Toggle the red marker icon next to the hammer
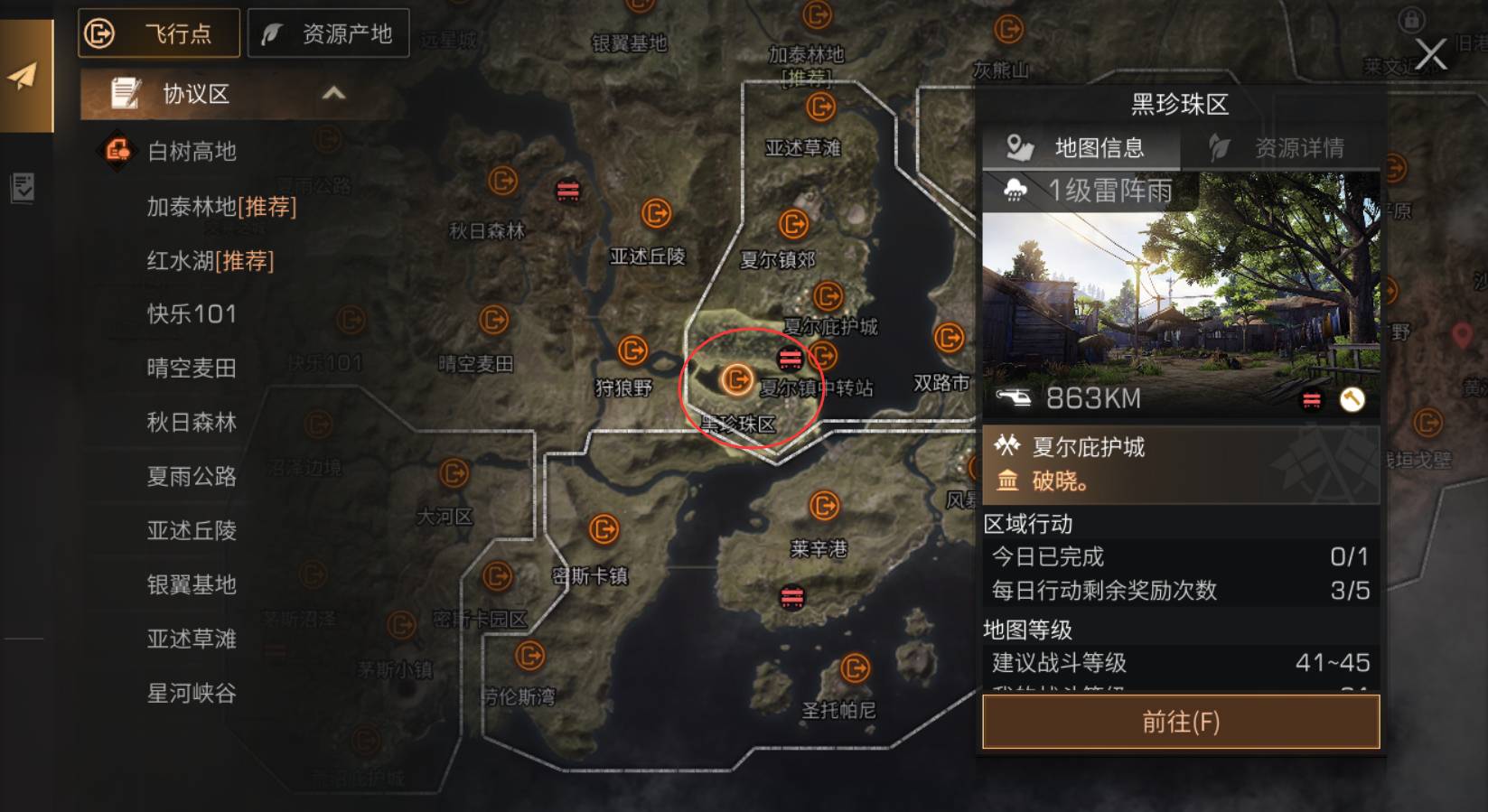Screen dimensions: 1488x812 pyautogui.click(x=1311, y=399)
